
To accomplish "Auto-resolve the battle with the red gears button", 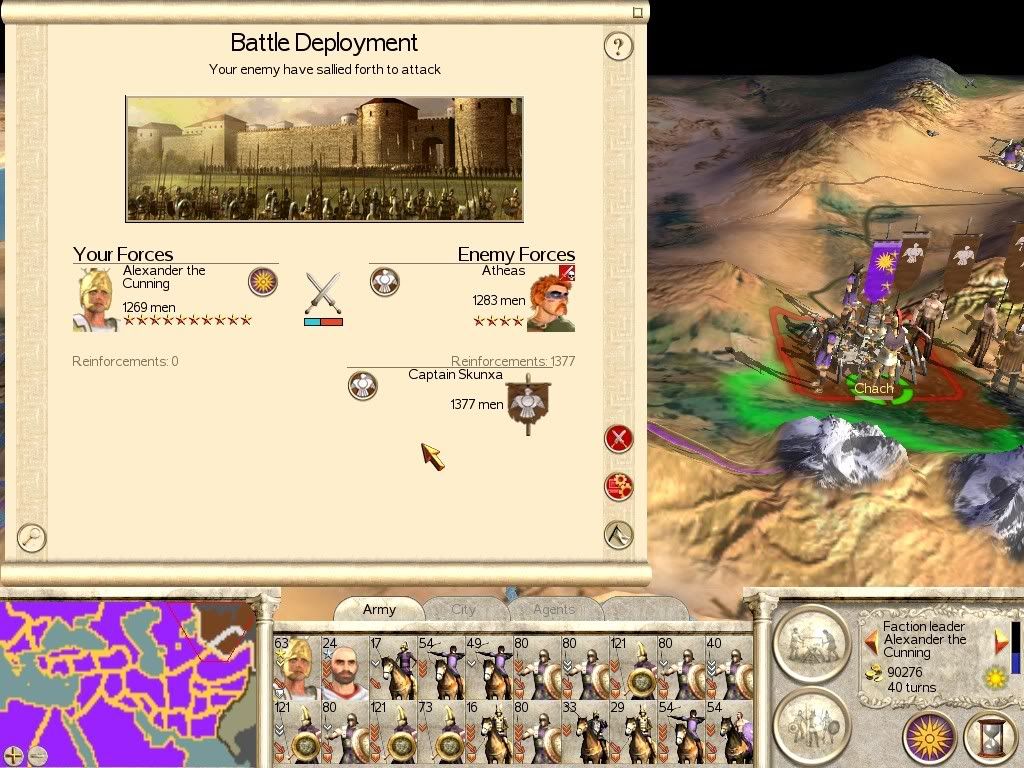I will click(619, 486).
